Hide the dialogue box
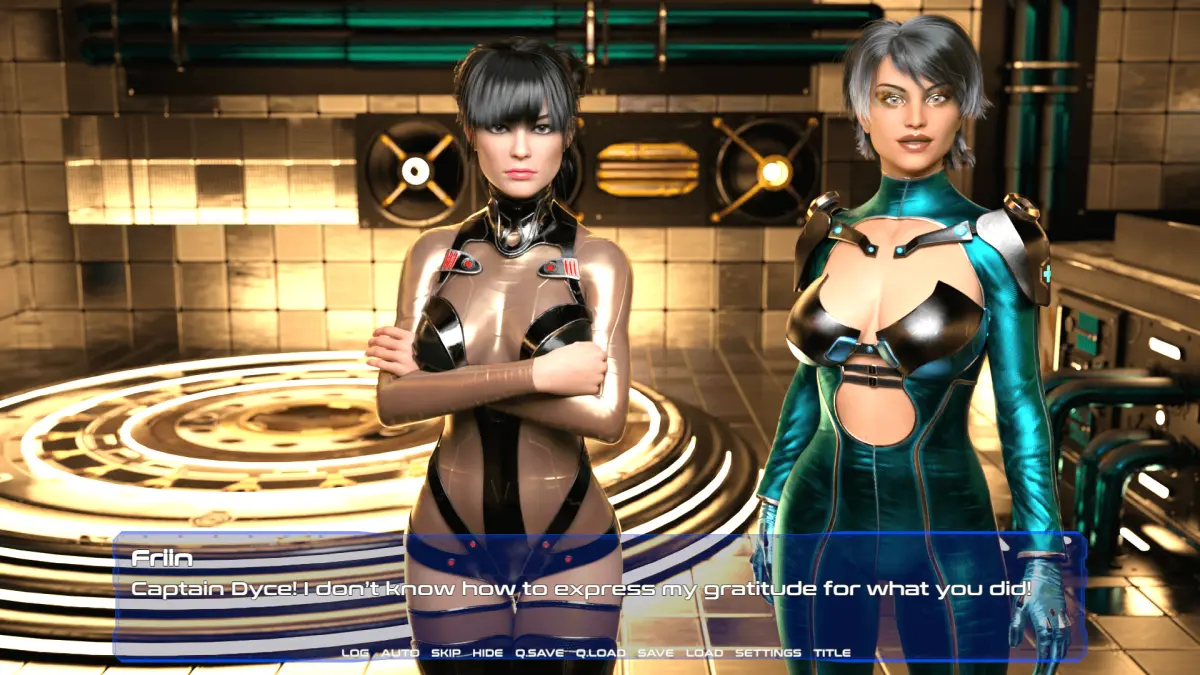Image resolution: width=1200 pixels, height=675 pixels. [488, 653]
